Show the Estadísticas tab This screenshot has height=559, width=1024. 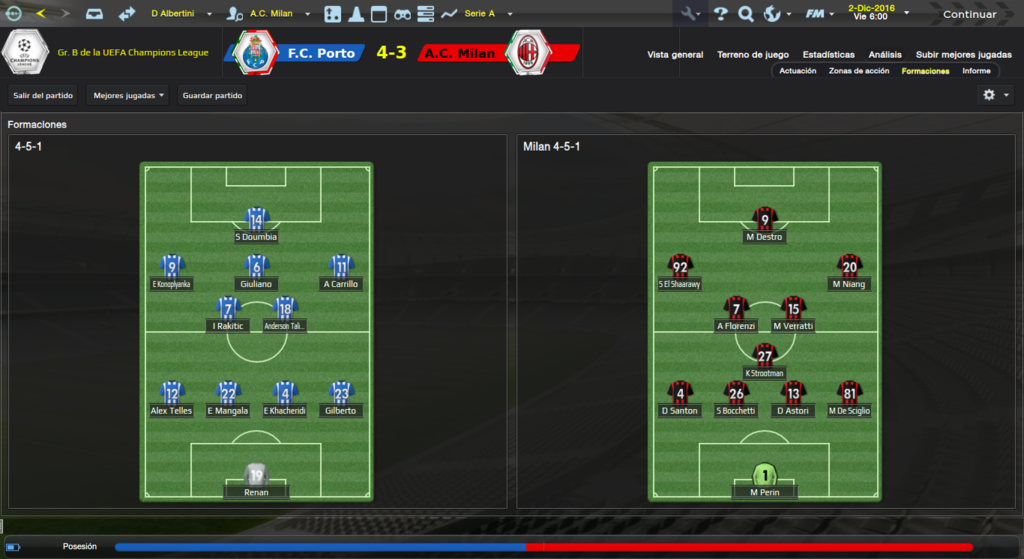828,55
